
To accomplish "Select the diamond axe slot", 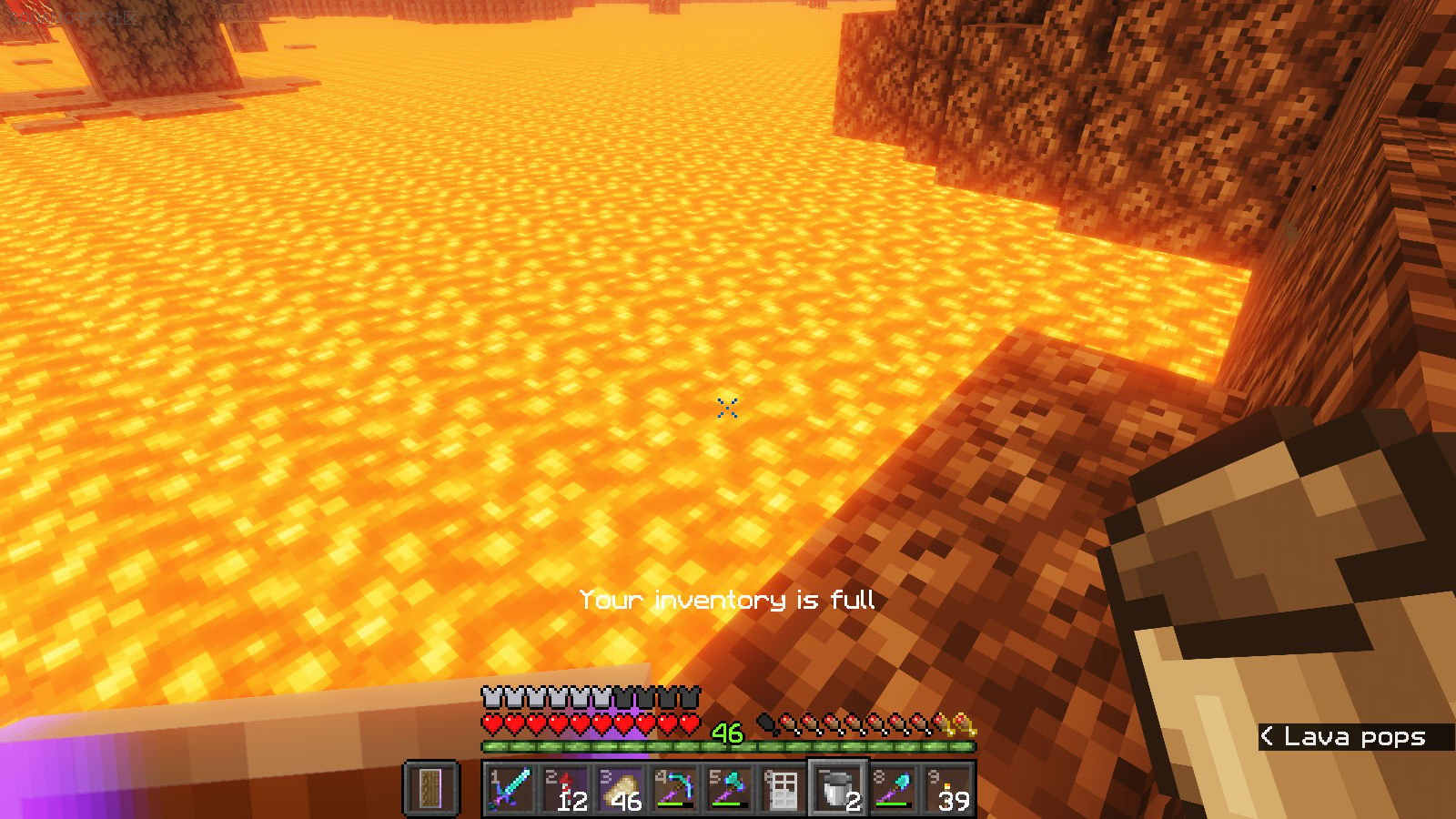I will (729, 788).
